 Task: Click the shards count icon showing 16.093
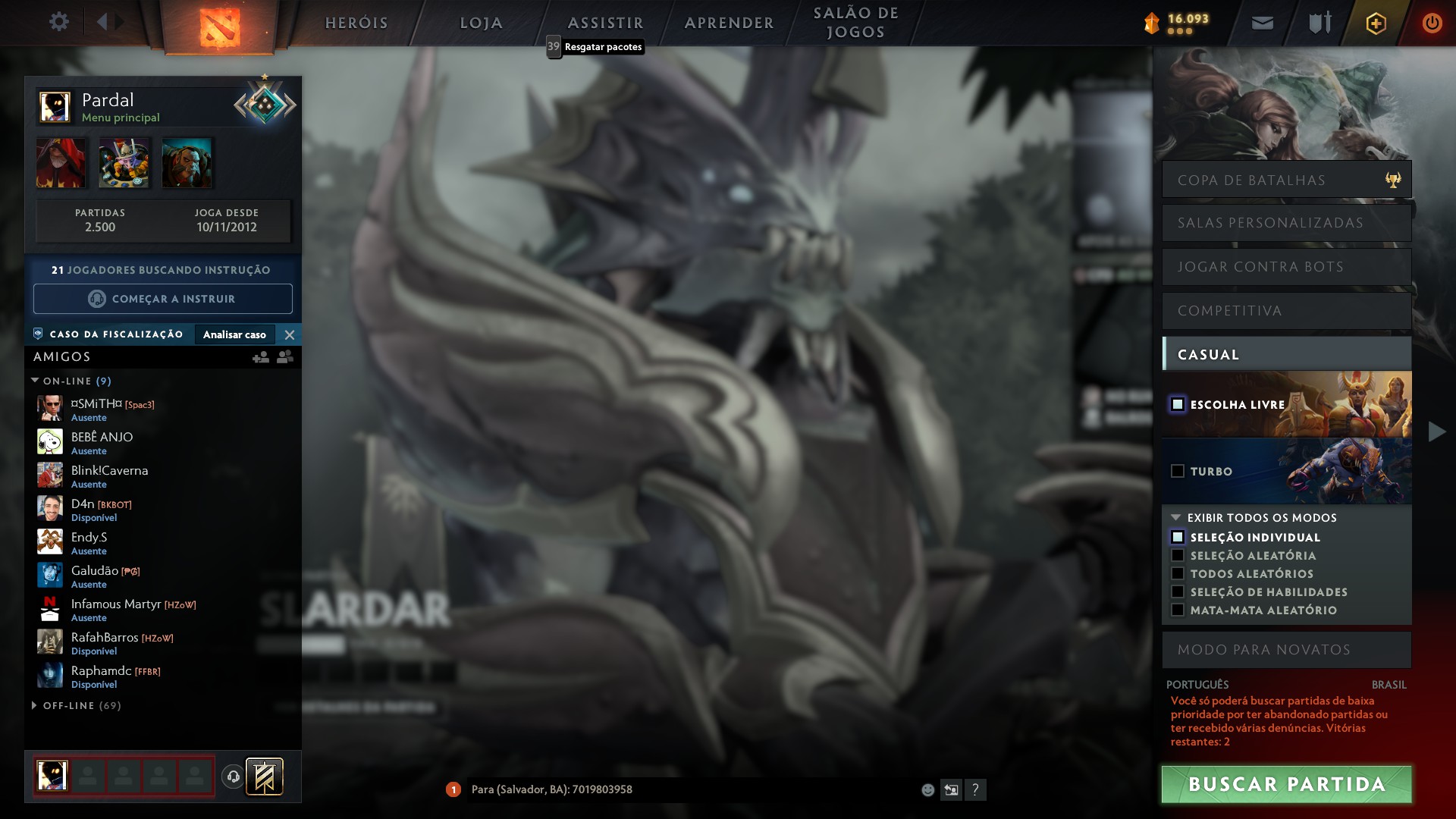pyautogui.click(x=1153, y=24)
